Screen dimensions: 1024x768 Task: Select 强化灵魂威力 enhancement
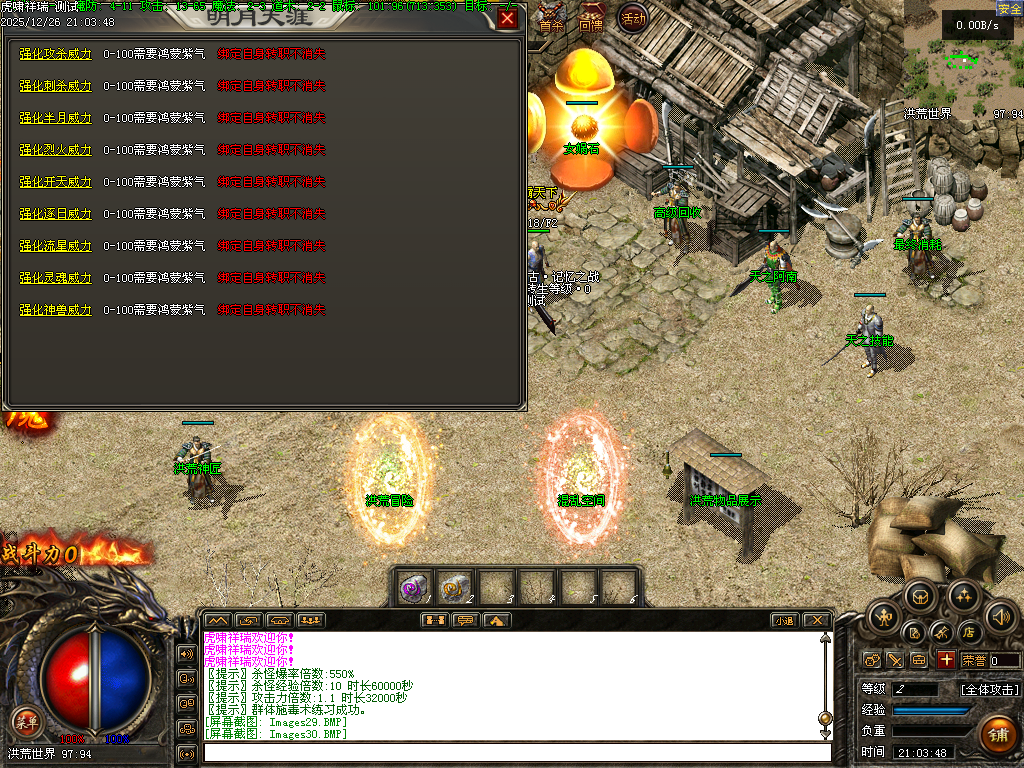point(56,278)
